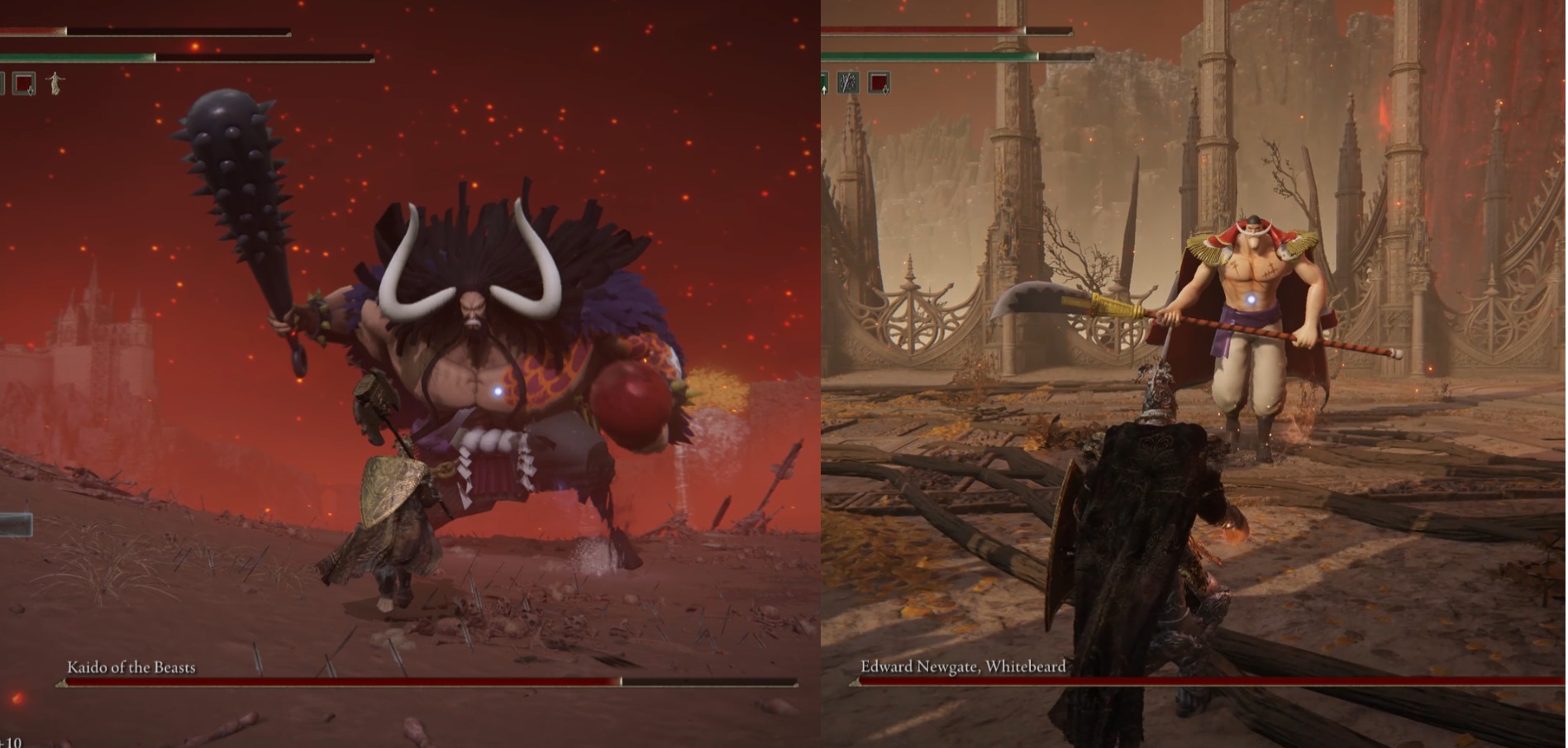
Task: Click the pale robed figure status icon
Action: coord(55,83)
